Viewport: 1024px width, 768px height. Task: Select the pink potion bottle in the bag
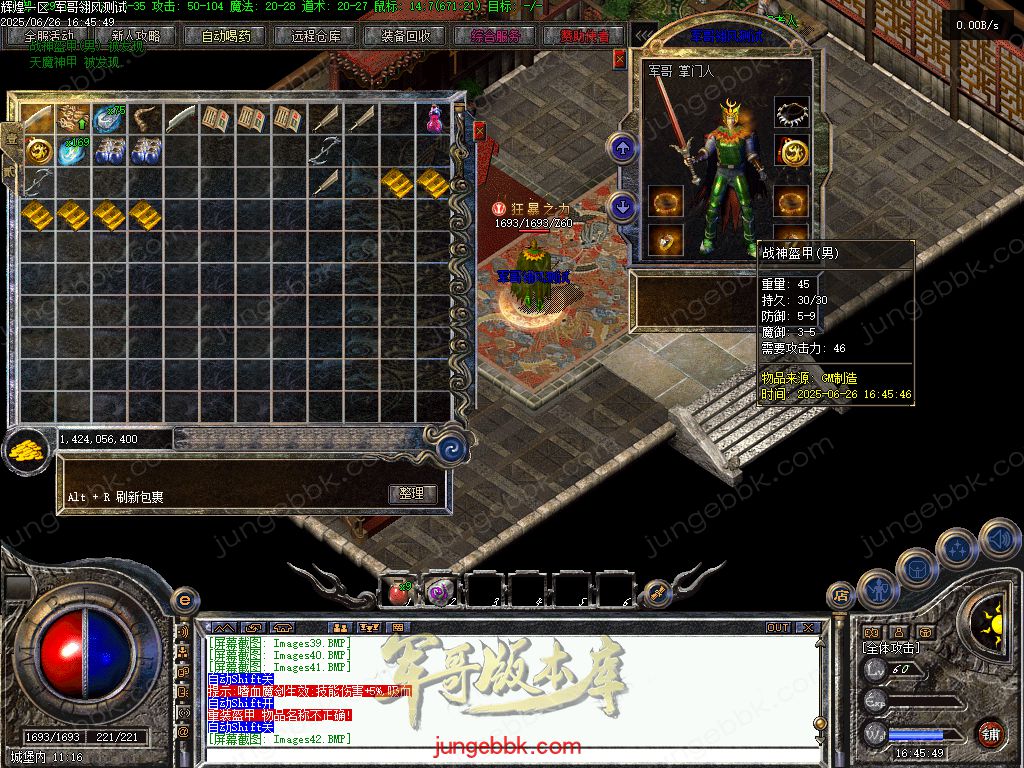tap(435, 118)
